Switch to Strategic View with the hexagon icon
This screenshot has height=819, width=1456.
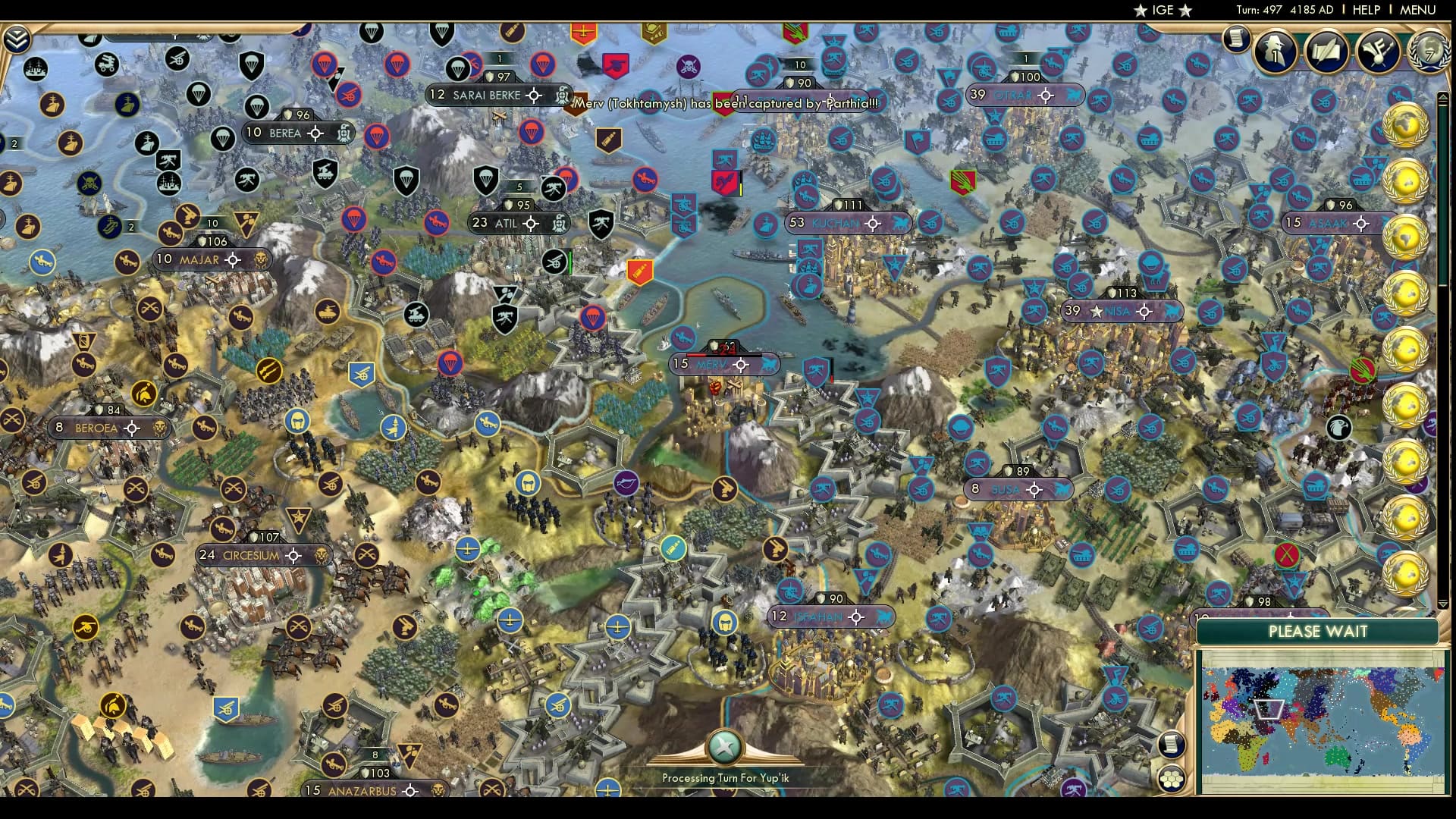click(1172, 780)
